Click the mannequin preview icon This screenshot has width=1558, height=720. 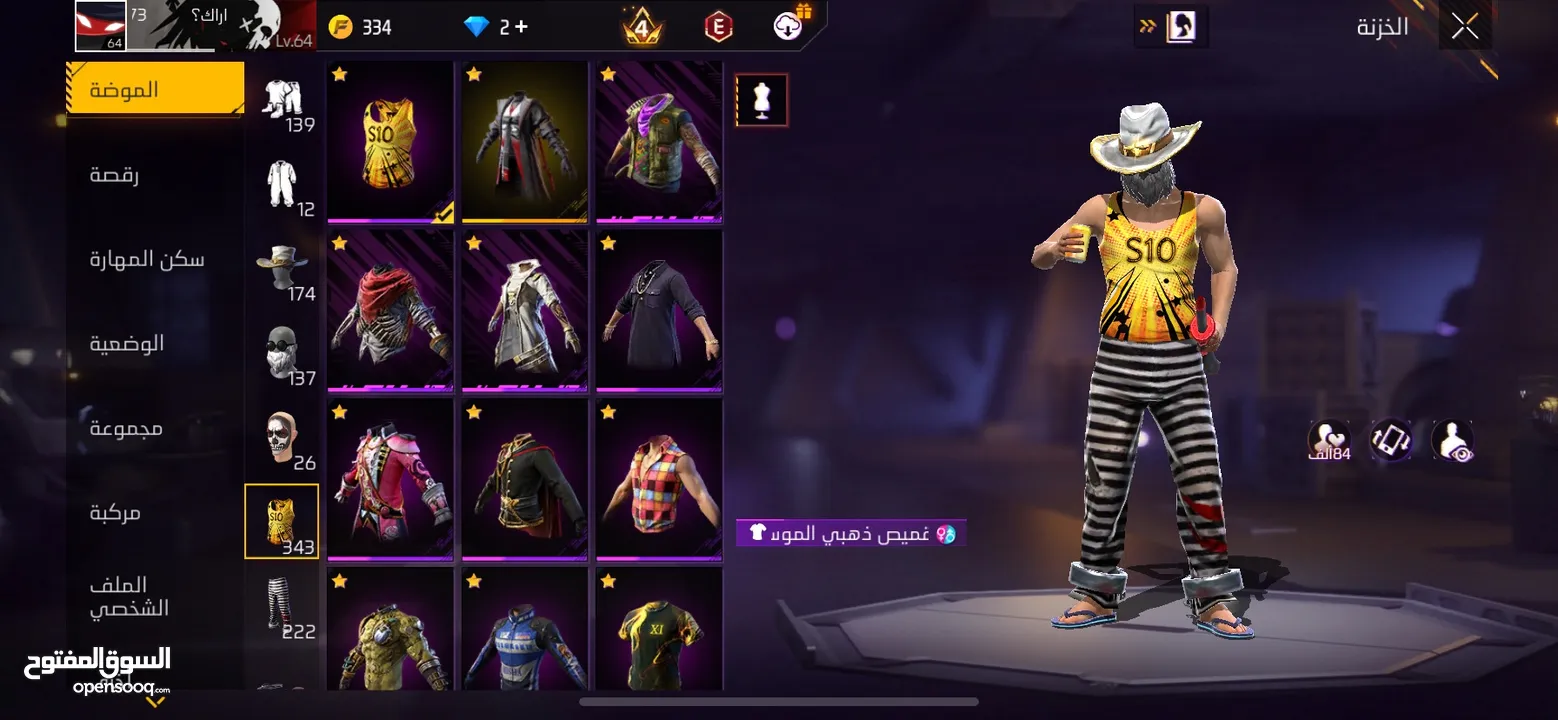tap(762, 100)
